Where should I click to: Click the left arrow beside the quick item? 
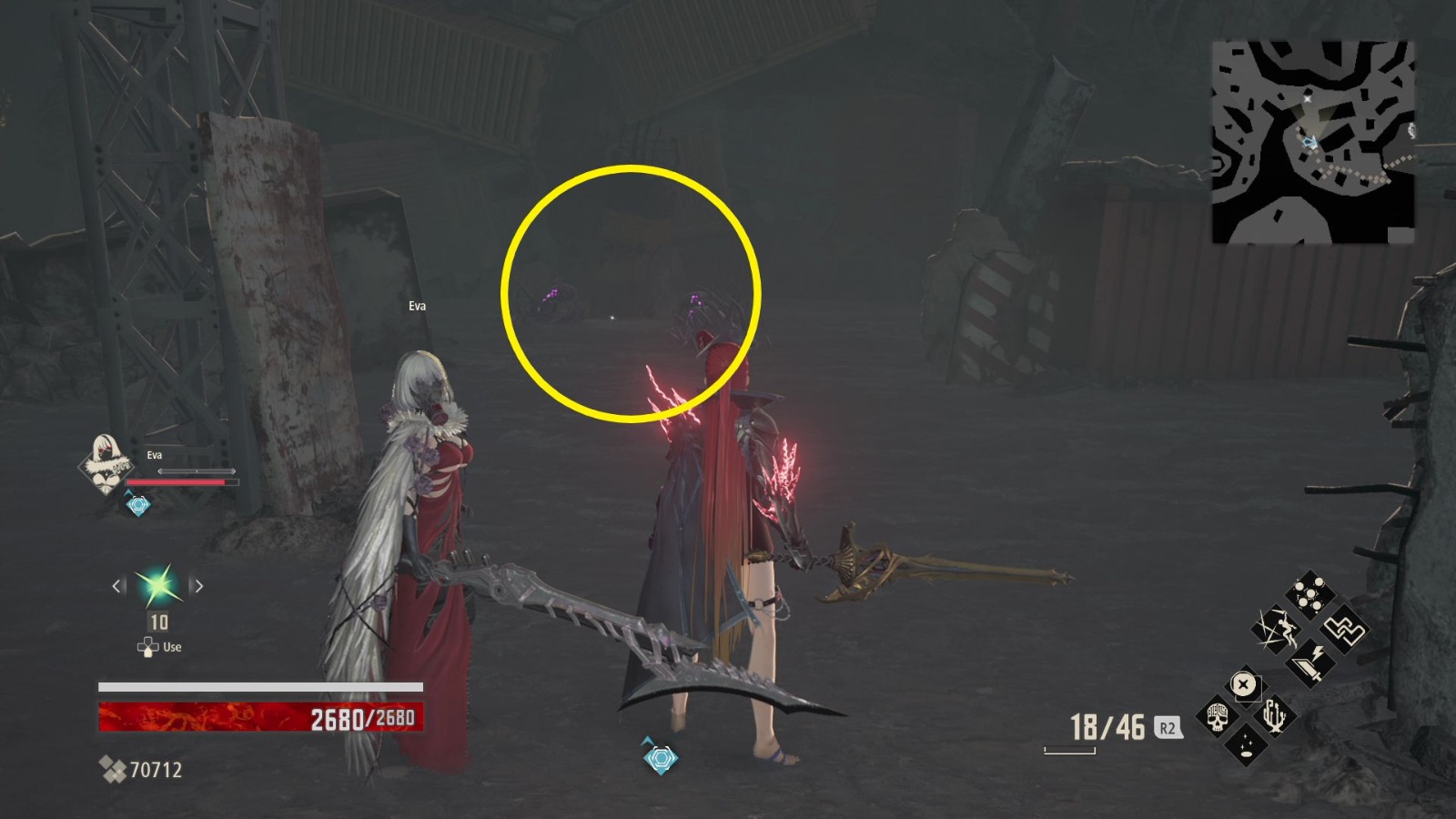[x=116, y=587]
